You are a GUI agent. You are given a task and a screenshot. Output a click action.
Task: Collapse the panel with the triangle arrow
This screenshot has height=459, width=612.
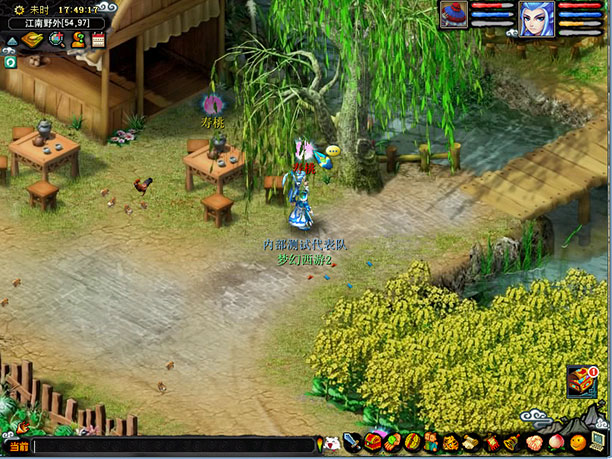(11, 41)
